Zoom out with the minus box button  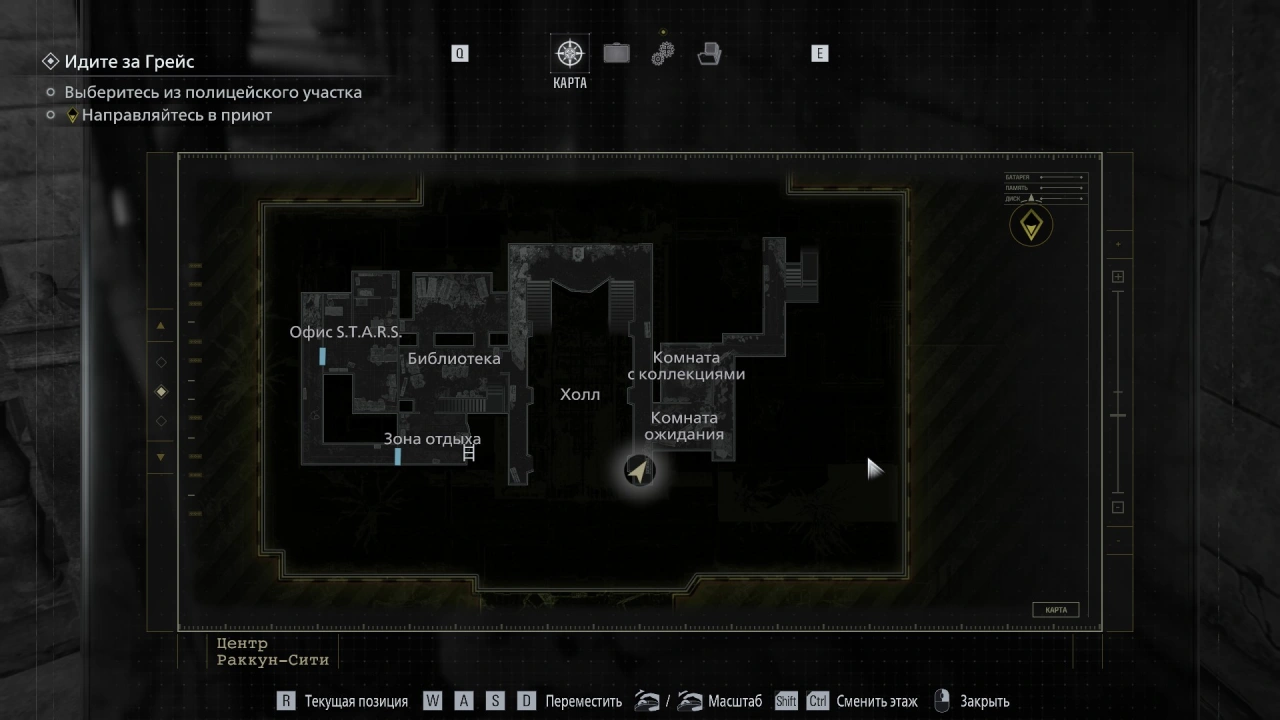point(1118,507)
